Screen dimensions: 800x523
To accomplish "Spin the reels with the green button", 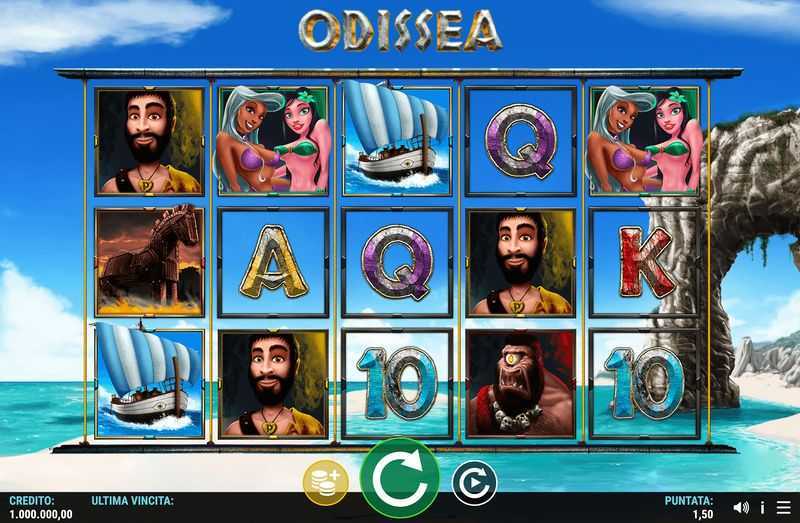I will pyautogui.click(x=400, y=478).
